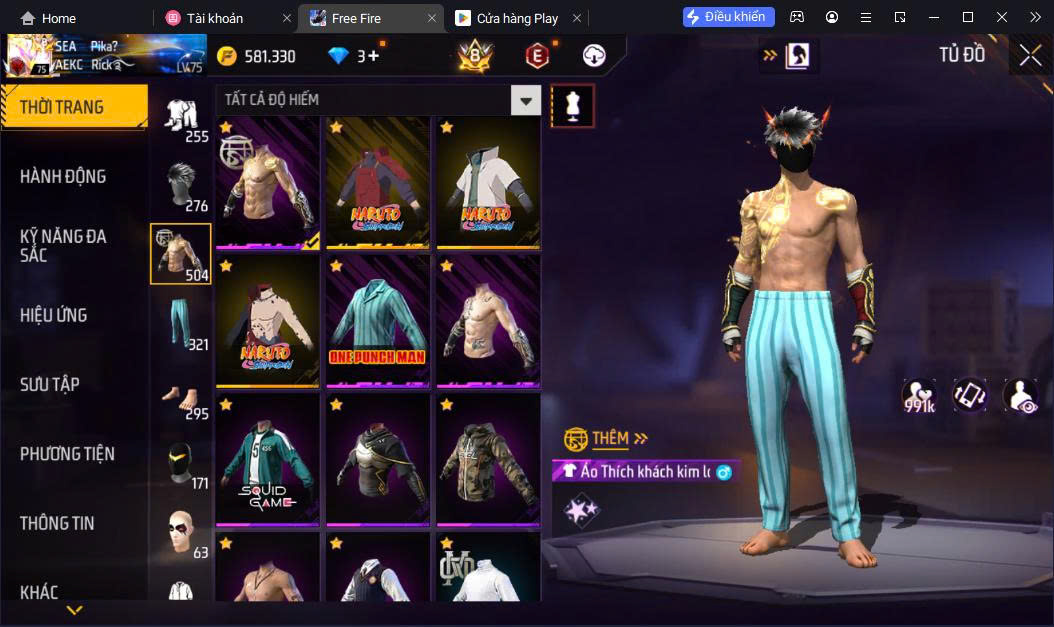Open the Điều khiển controls button
The image size is (1054, 627).
(x=728, y=17)
